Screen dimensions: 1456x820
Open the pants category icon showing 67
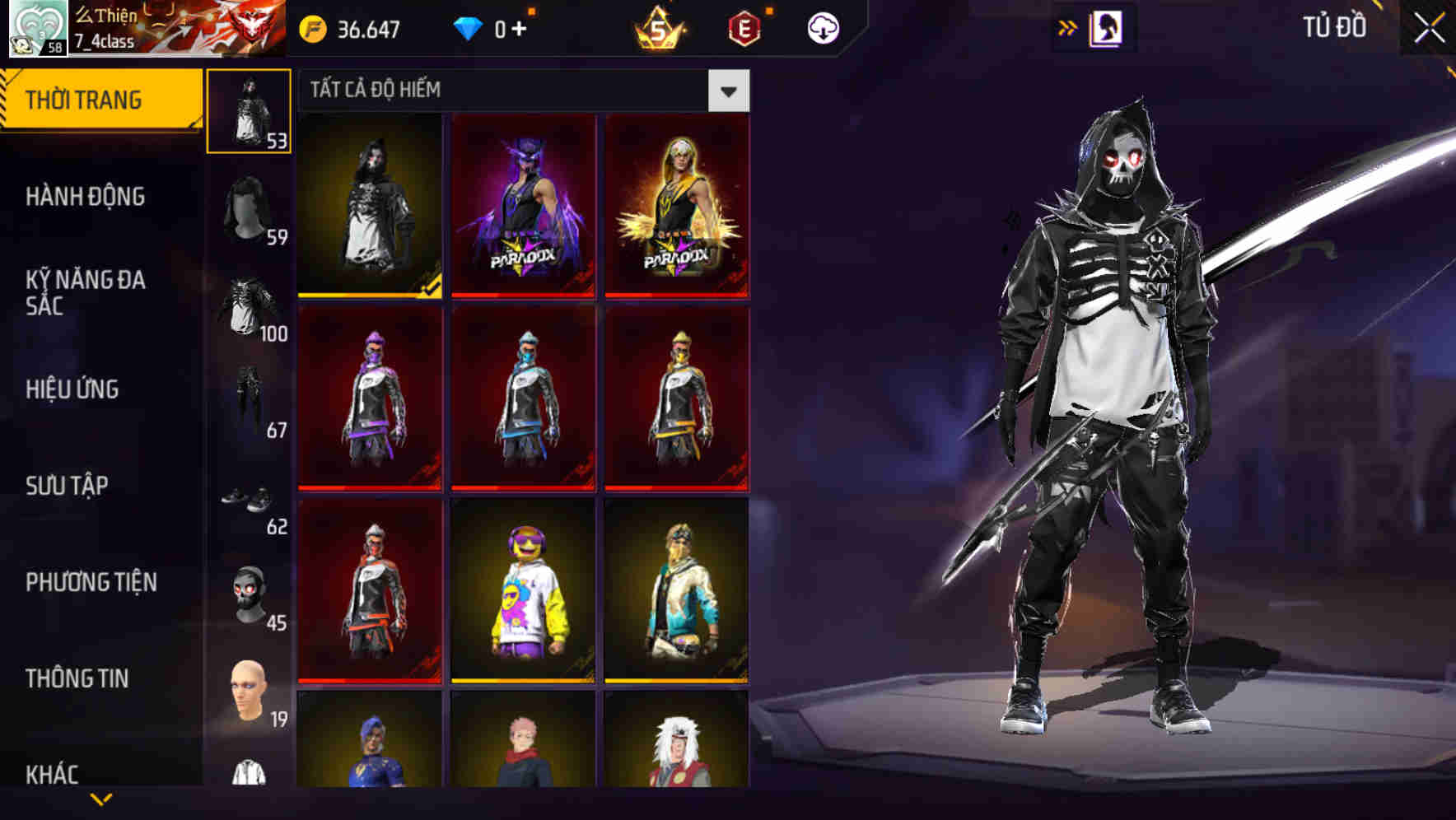point(249,395)
